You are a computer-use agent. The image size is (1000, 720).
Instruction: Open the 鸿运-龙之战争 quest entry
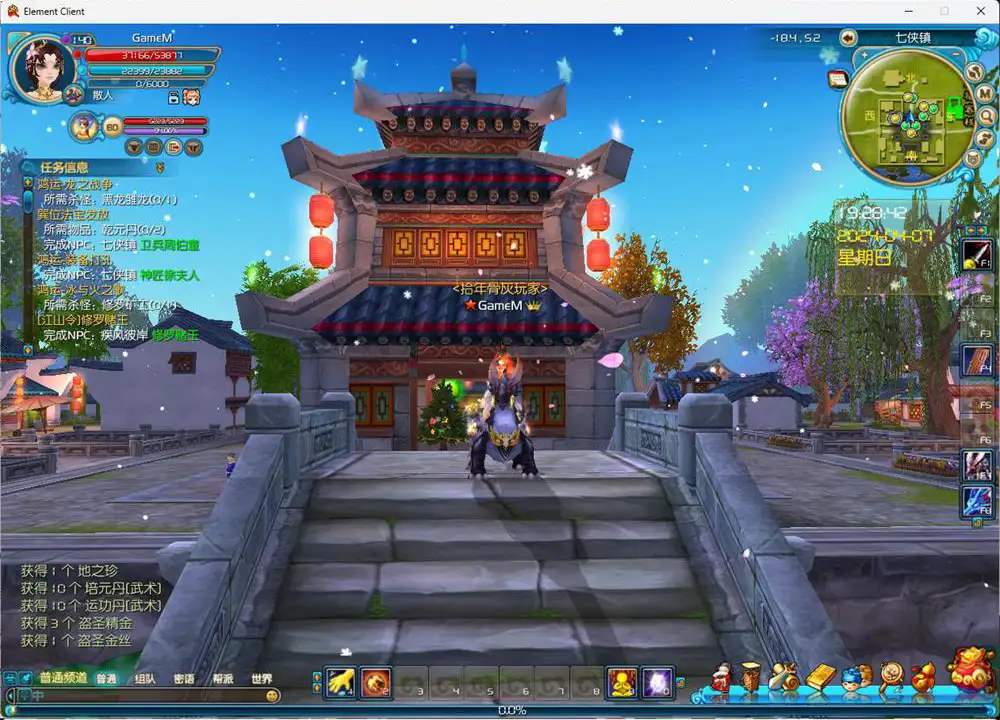pyautogui.click(x=76, y=185)
